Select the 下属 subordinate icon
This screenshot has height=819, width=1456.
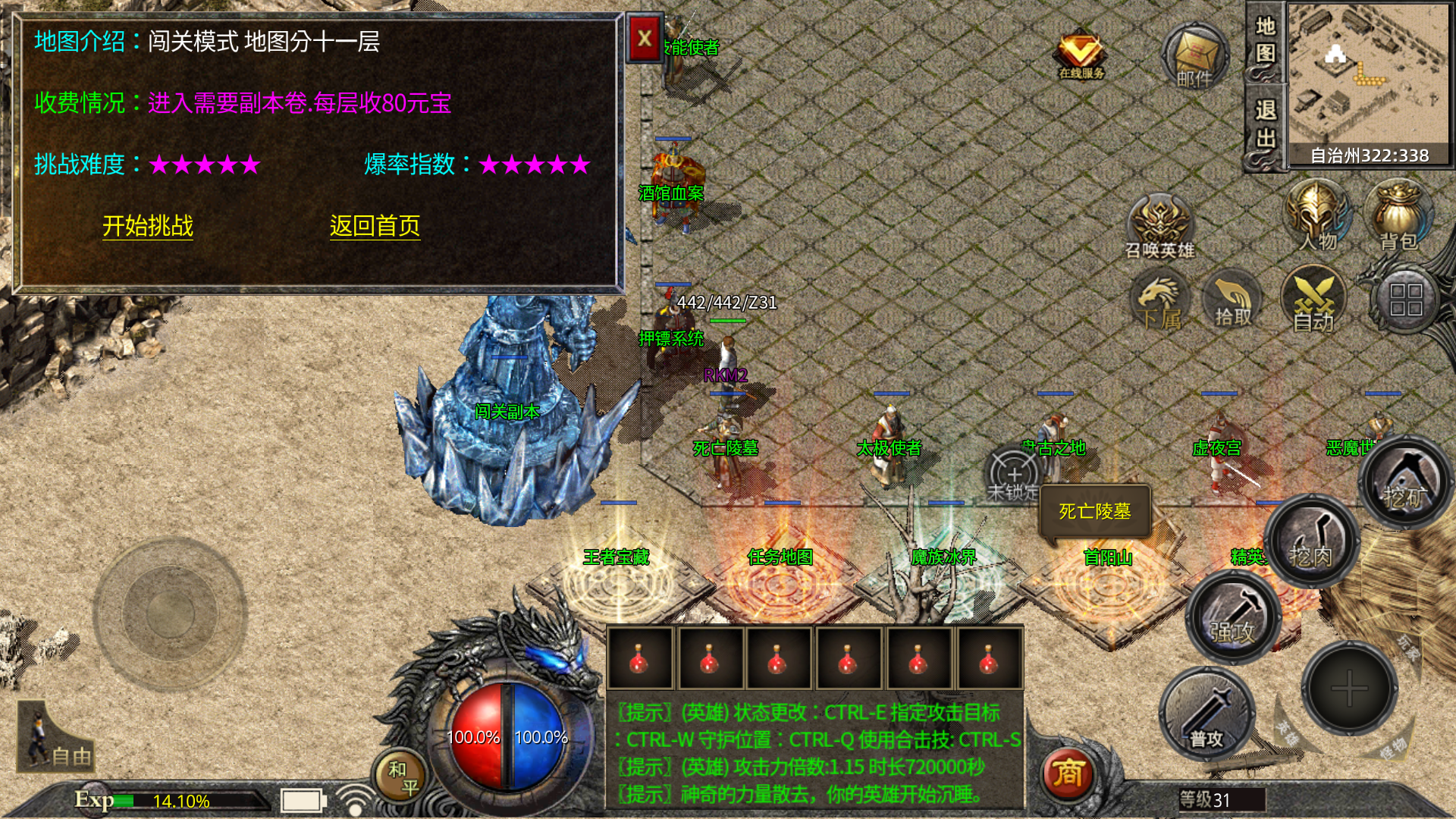pos(1159,302)
